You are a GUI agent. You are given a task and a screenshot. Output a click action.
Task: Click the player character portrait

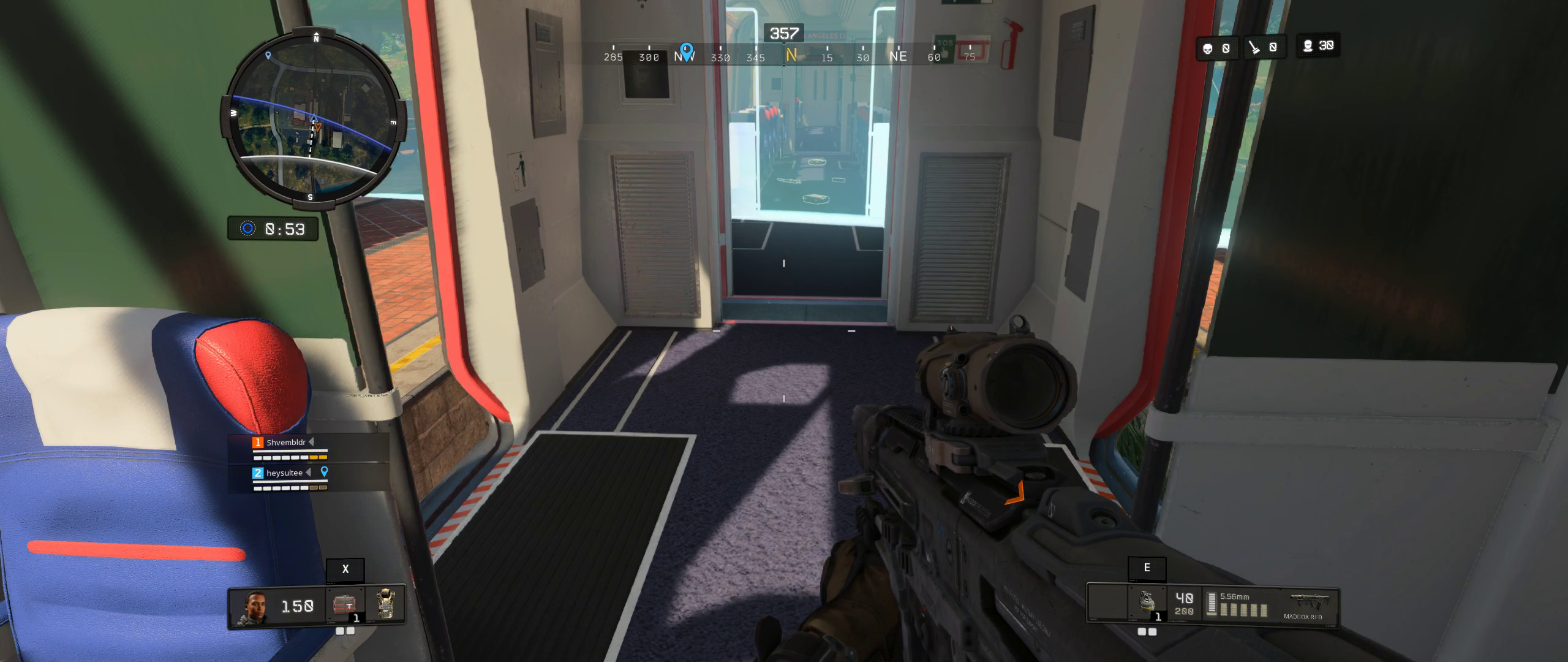[x=257, y=606]
